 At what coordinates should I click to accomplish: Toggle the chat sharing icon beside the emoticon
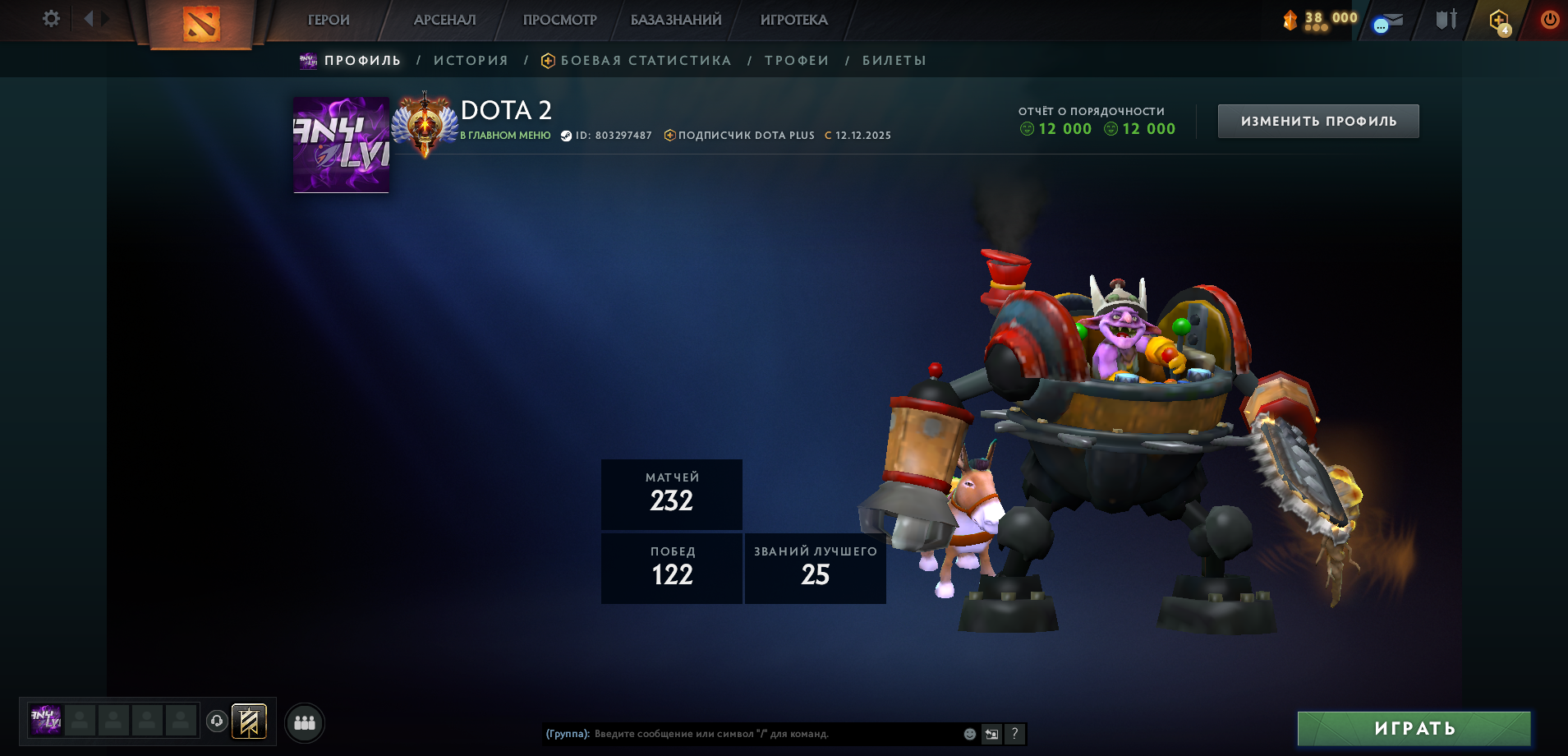[991, 734]
